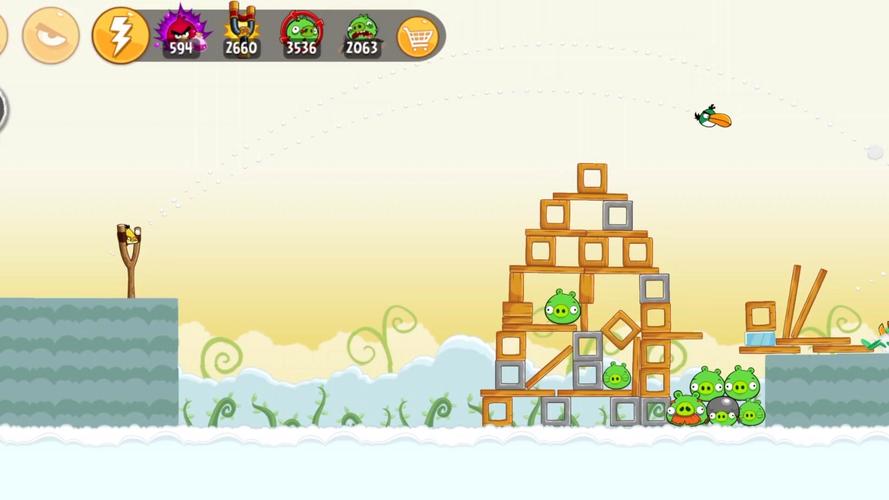Open the shopping cart store

click(x=417, y=37)
